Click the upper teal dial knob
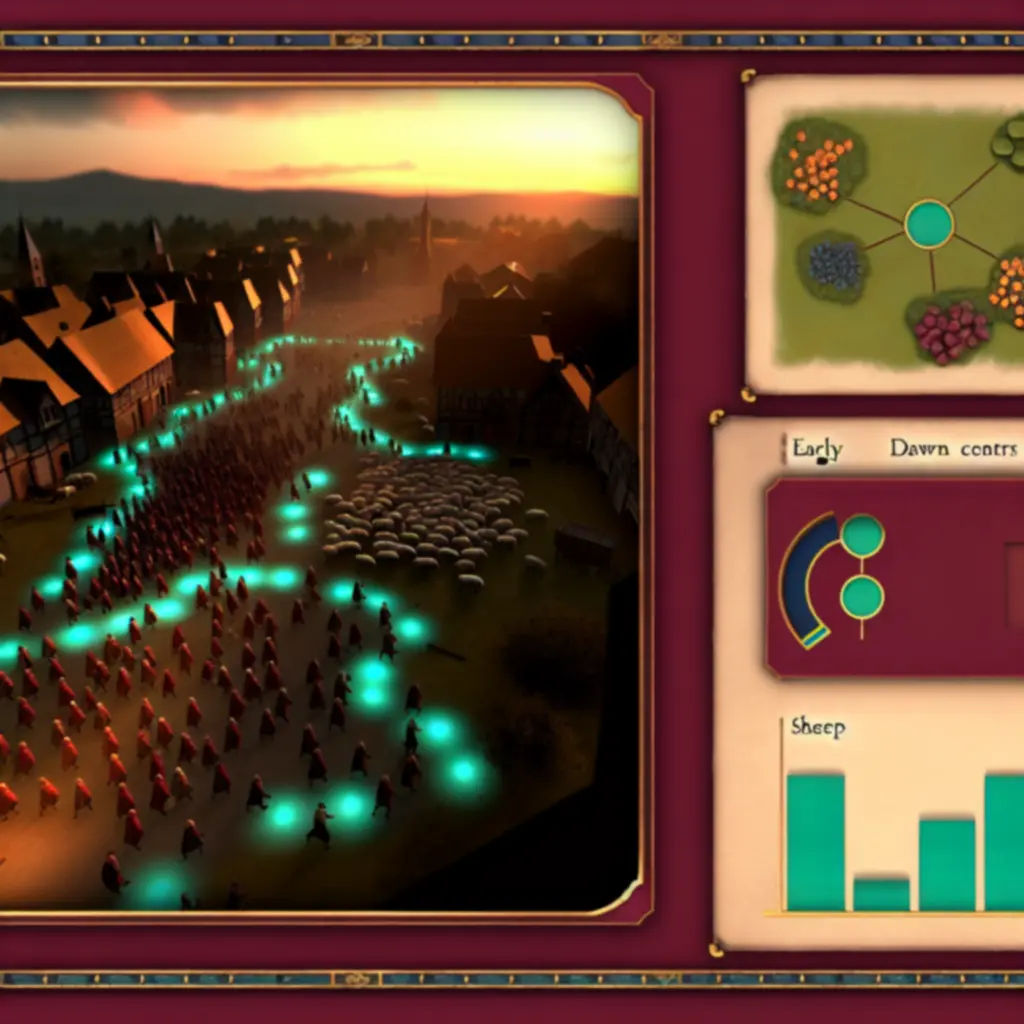The height and width of the screenshot is (1024, 1024). [862, 535]
